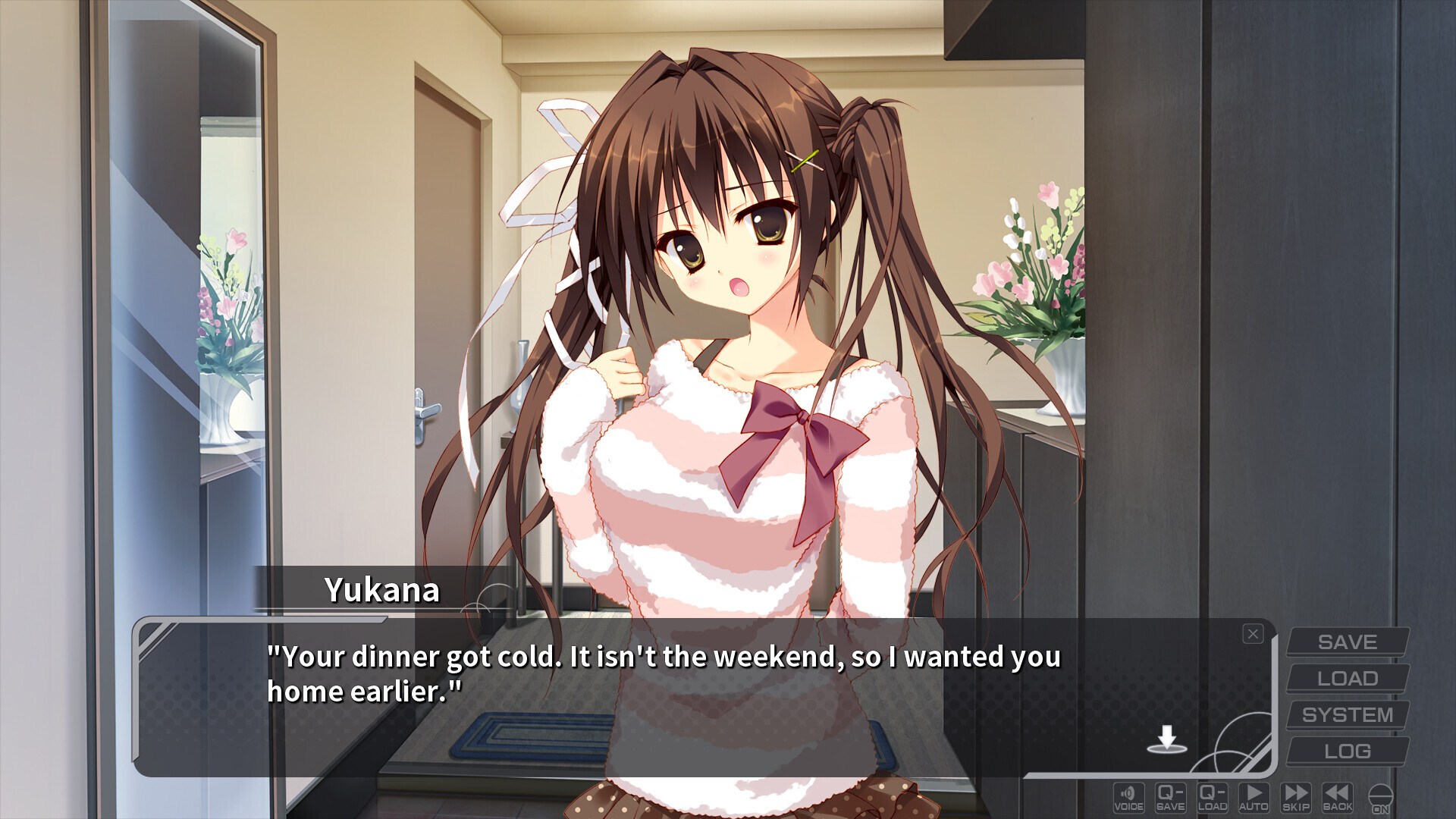Quick save with the Q-SAVE icon
The width and height of the screenshot is (1456, 819).
click(x=1172, y=796)
